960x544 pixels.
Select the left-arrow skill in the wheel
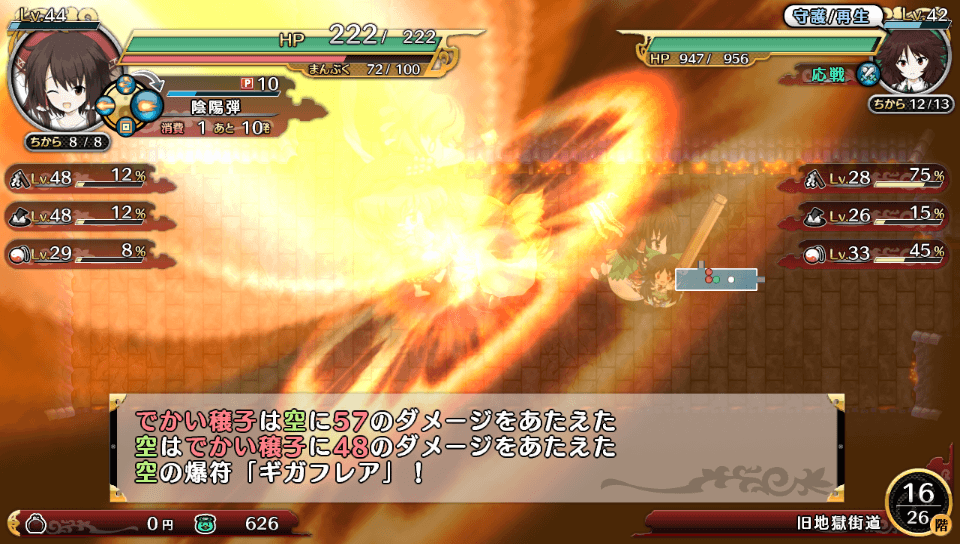[x=105, y=104]
